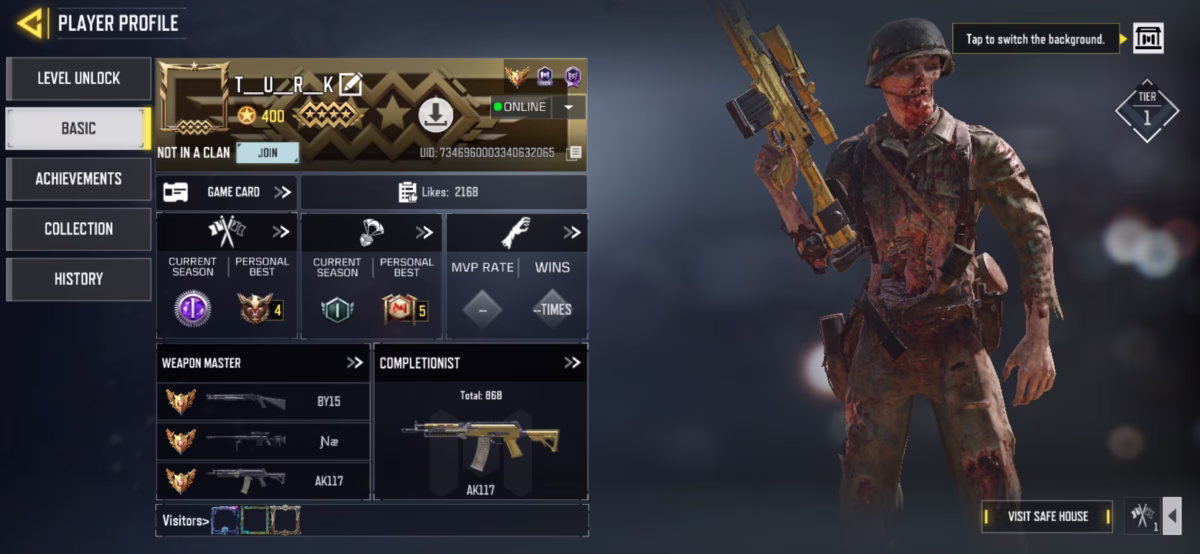
Task: Expand the Completionist section
Action: tap(572, 363)
